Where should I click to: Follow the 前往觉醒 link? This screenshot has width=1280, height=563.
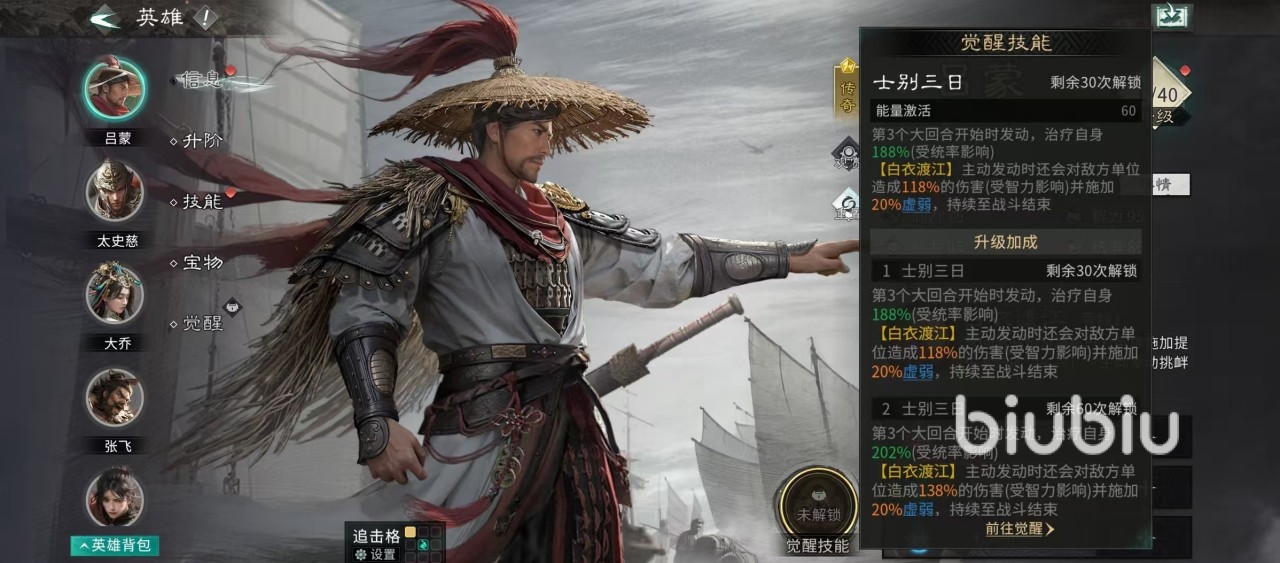tap(1019, 529)
